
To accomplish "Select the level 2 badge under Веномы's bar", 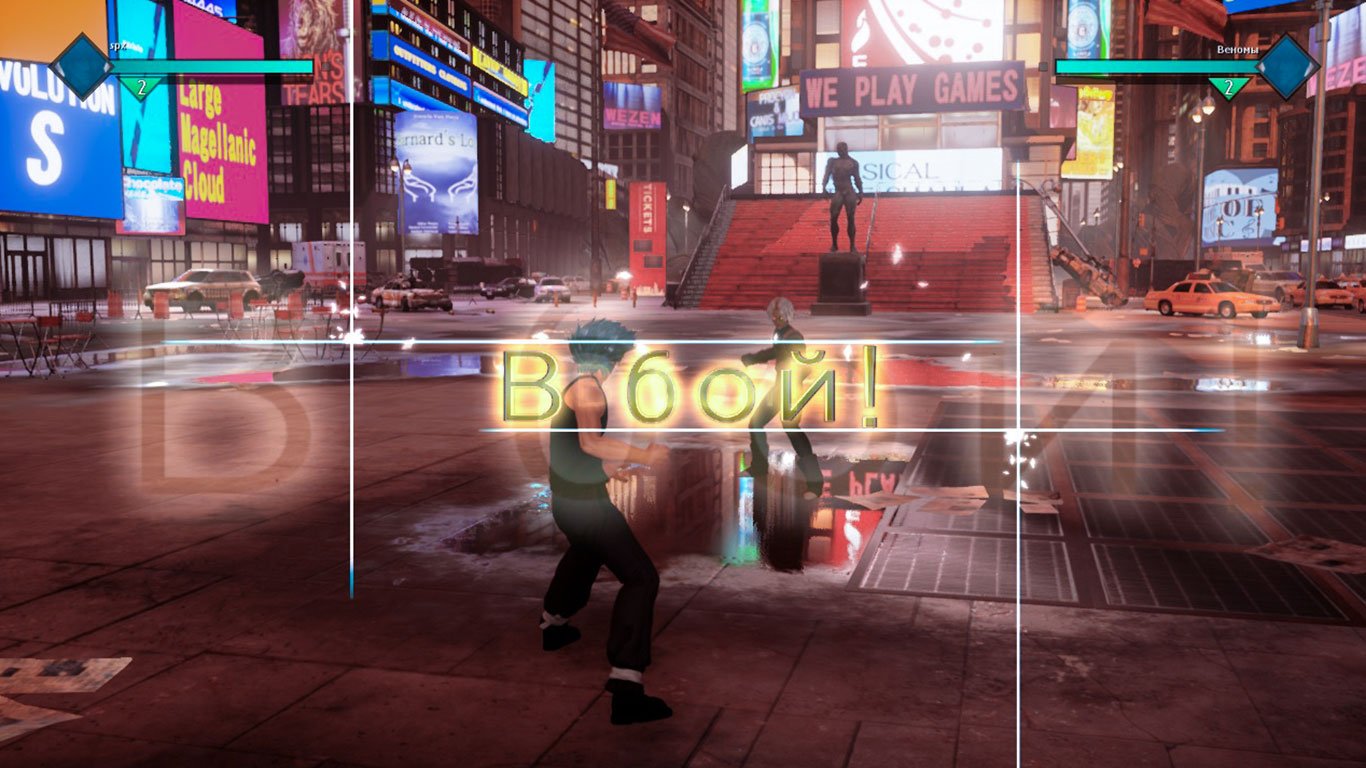I will click(1228, 87).
